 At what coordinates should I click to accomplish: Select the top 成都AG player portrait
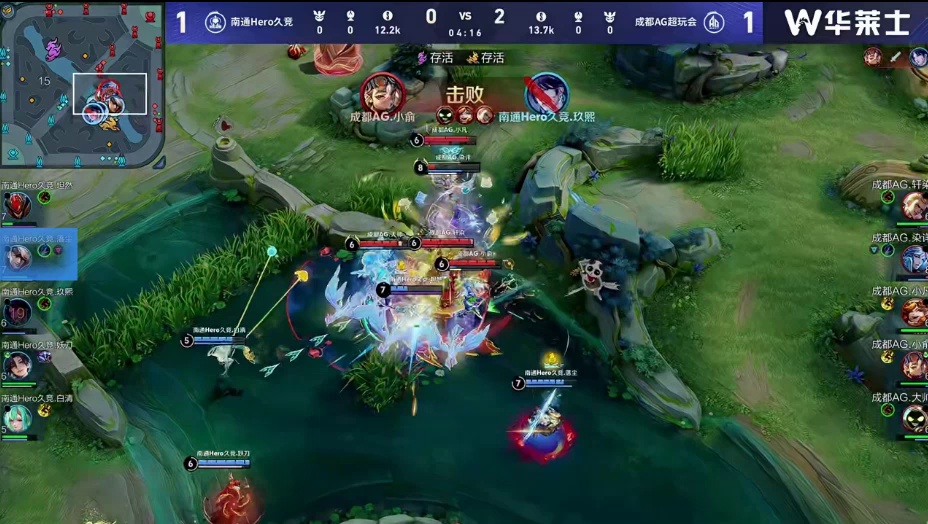point(914,207)
